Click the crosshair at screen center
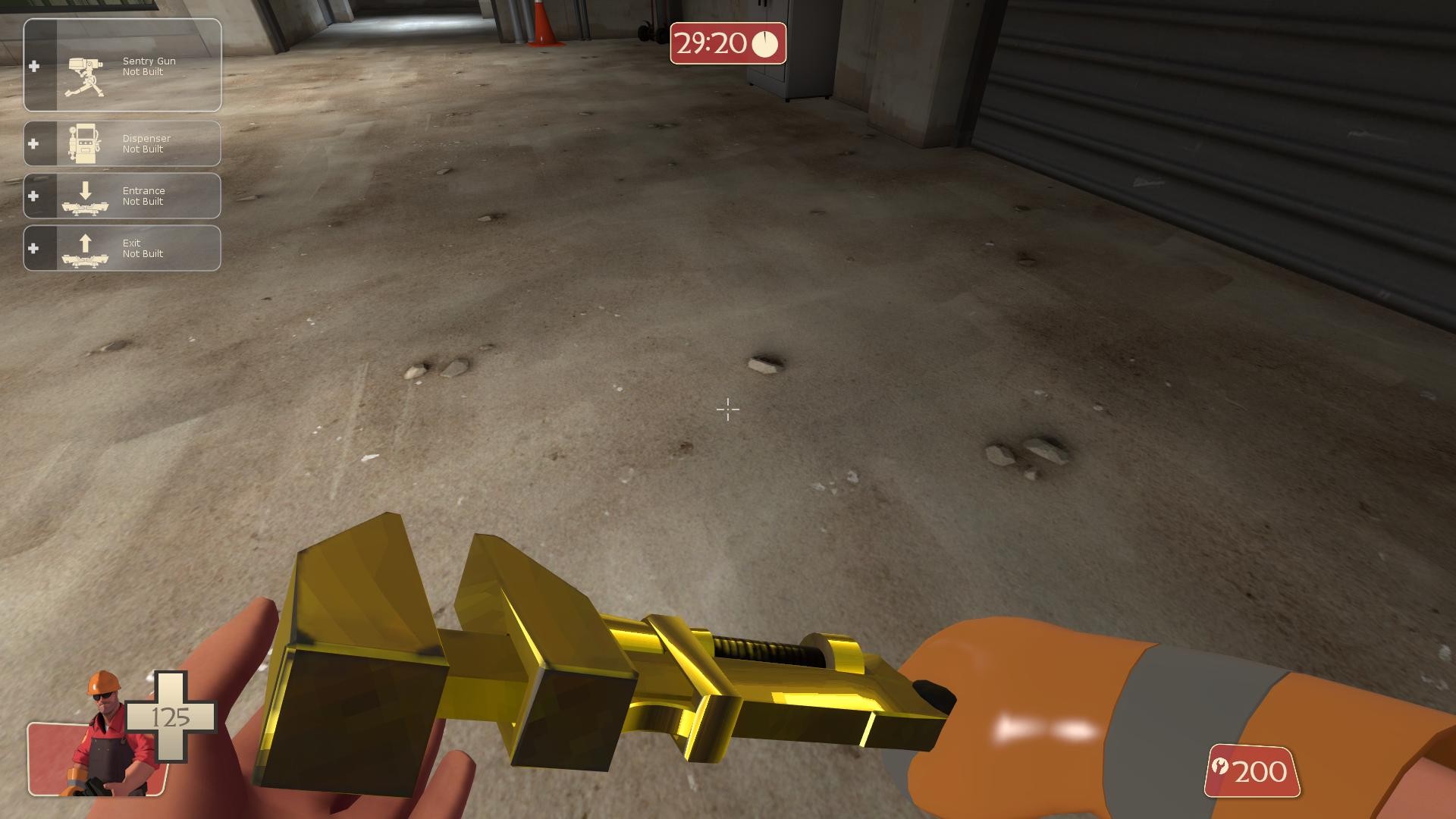The width and height of the screenshot is (1456, 819). tap(727, 410)
